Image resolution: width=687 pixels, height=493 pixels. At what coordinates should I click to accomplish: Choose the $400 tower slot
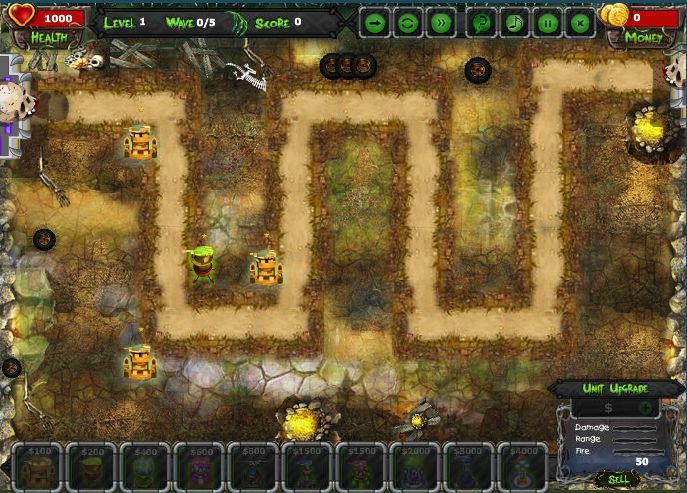[147, 466]
